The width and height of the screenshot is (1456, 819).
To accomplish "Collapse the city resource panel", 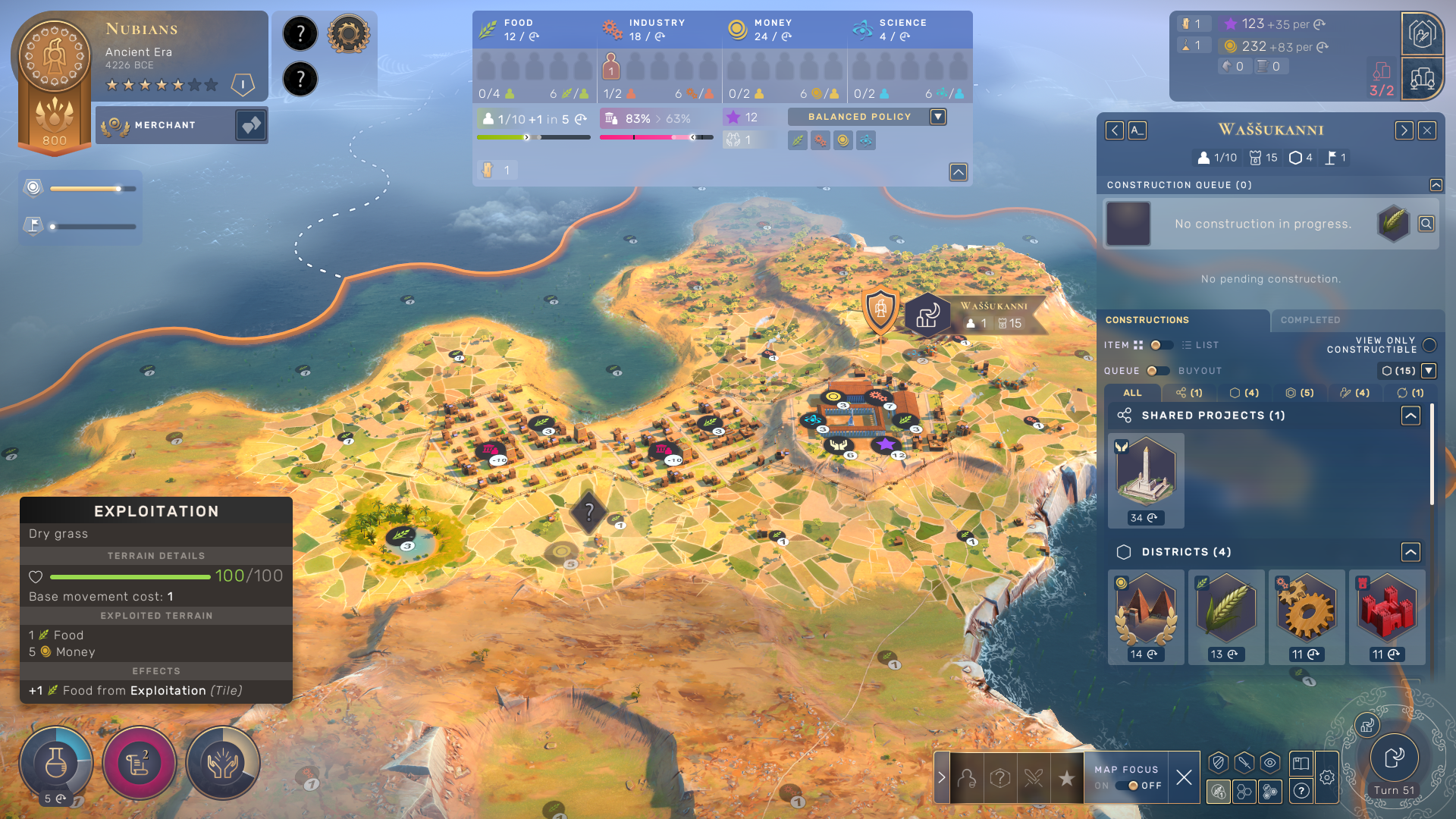I will [959, 172].
